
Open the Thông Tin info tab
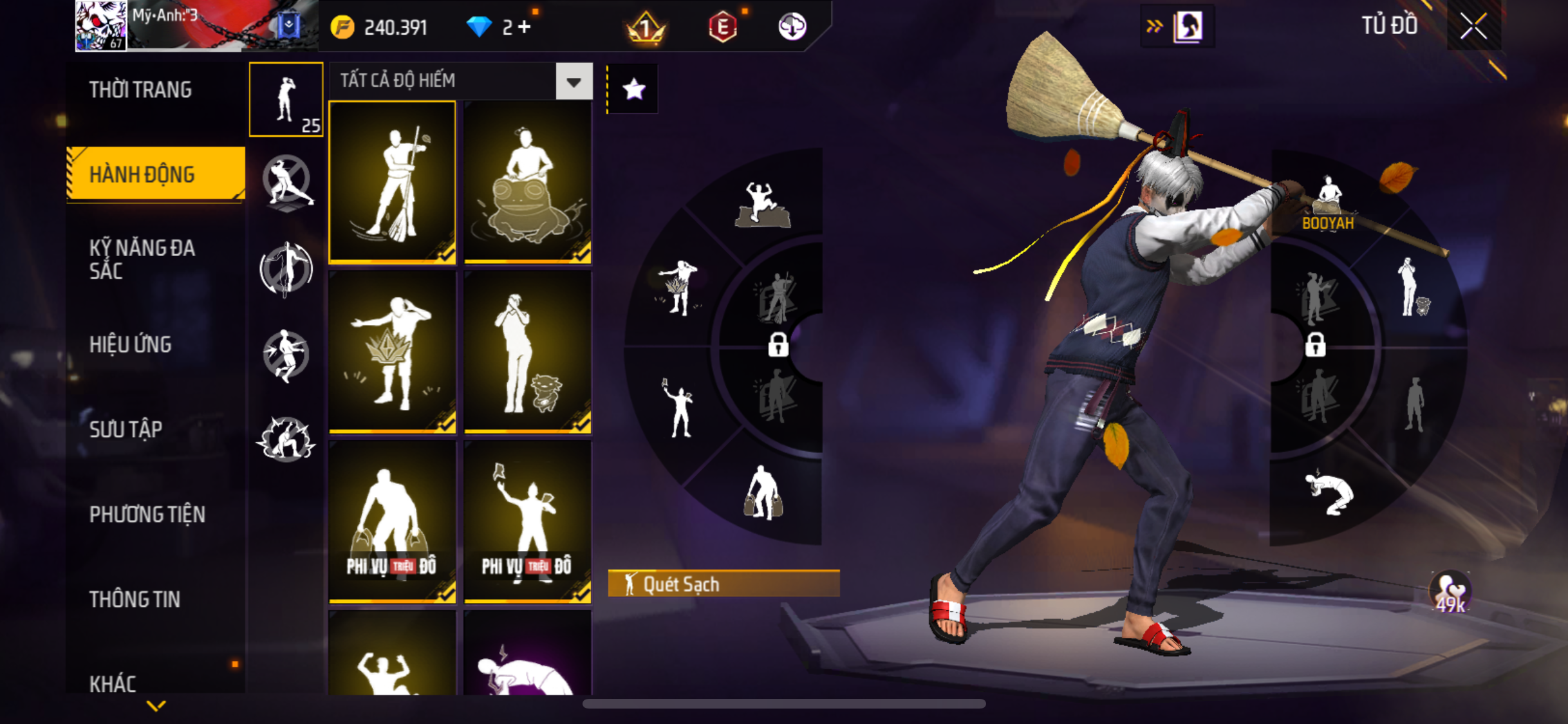click(x=135, y=599)
